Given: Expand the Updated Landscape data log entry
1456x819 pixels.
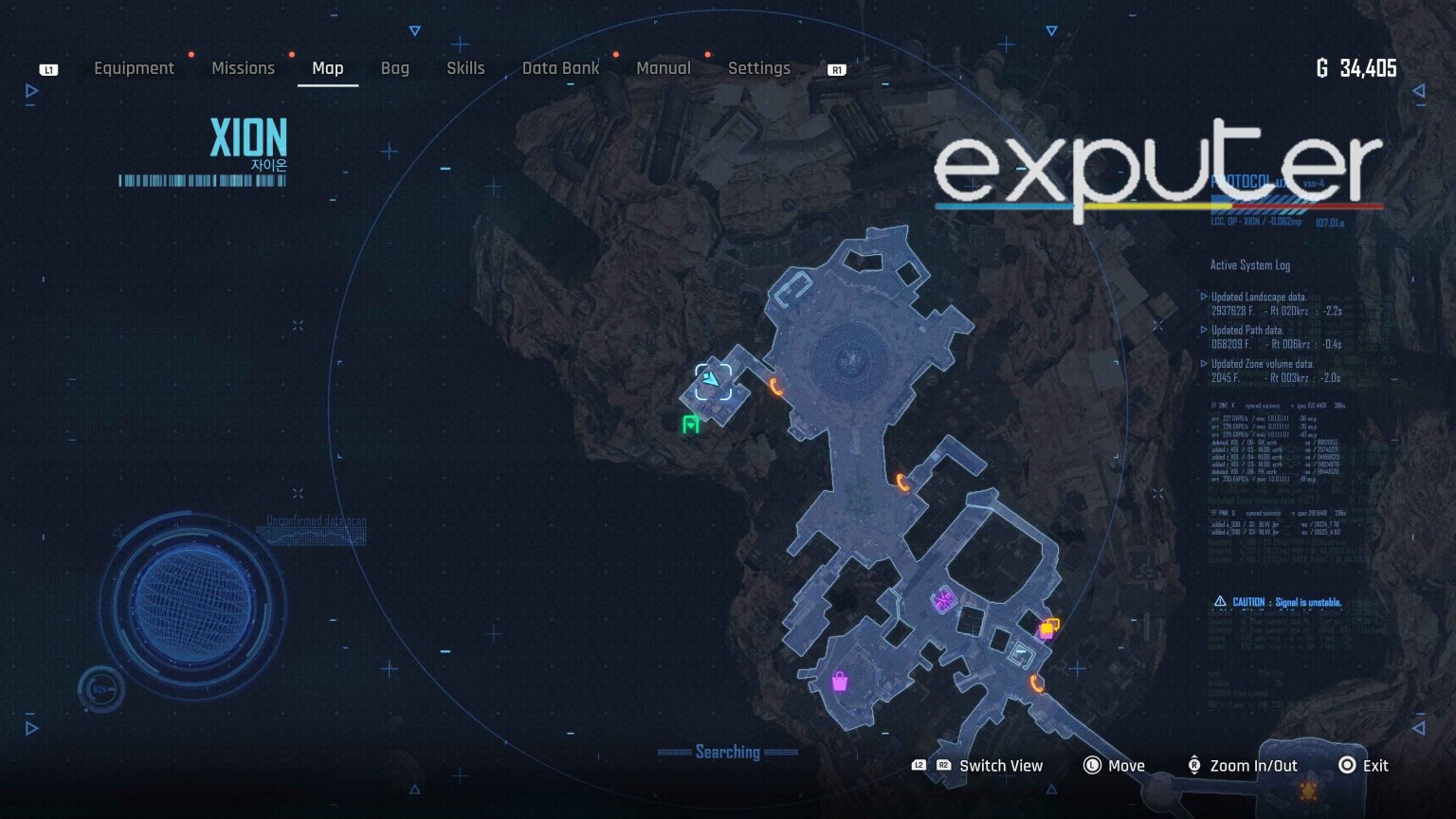Looking at the screenshot, I should coord(1261,296).
